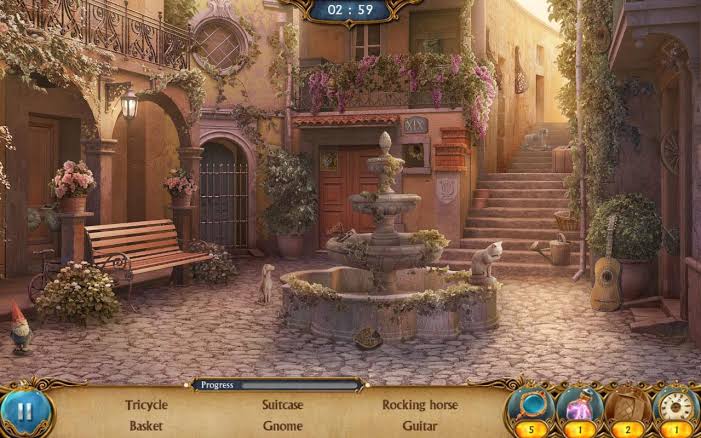Activate the purple potion power-up
This screenshot has height=438, width=701.
tap(579, 408)
